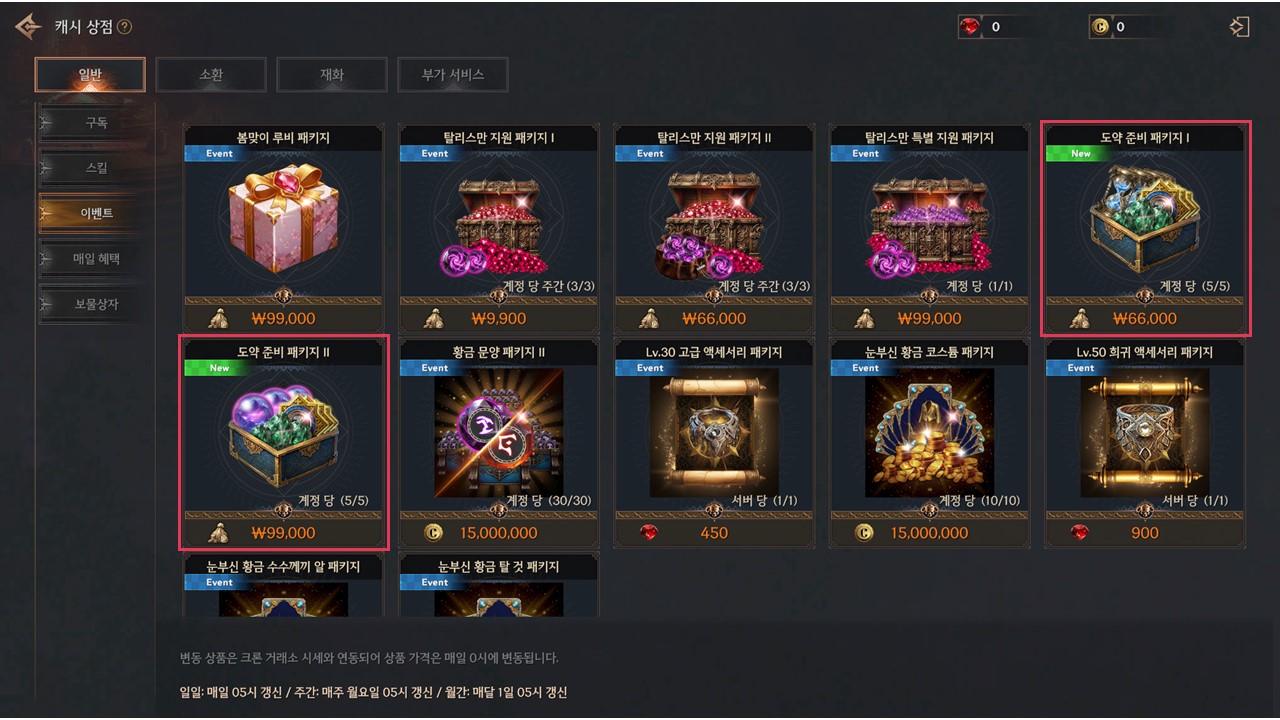Pick the 도약 준비 패키지 II offer
This screenshot has width=1280, height=720.
284,442
